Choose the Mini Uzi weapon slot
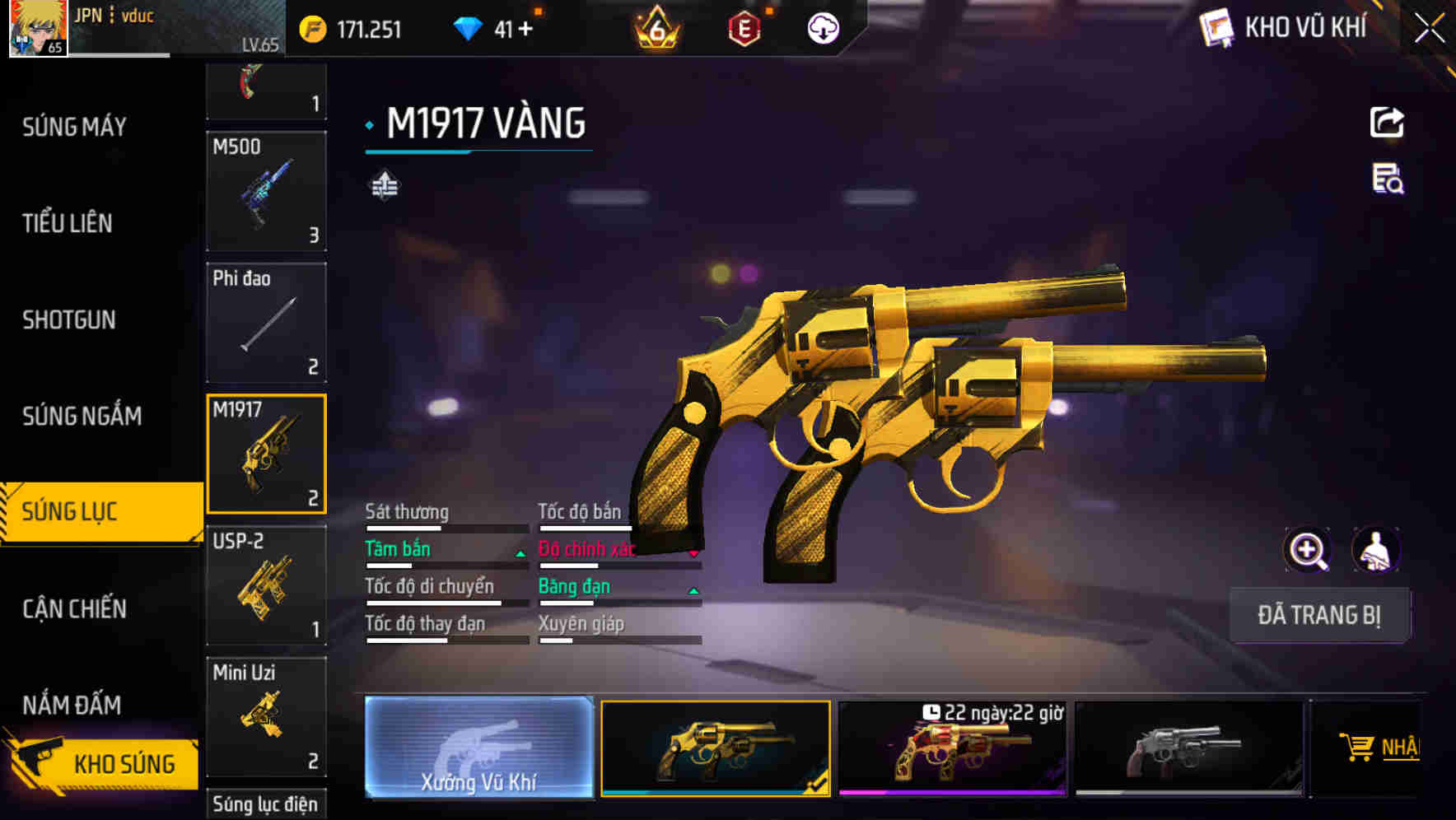Screen dimensions: 1456x820 266,717
